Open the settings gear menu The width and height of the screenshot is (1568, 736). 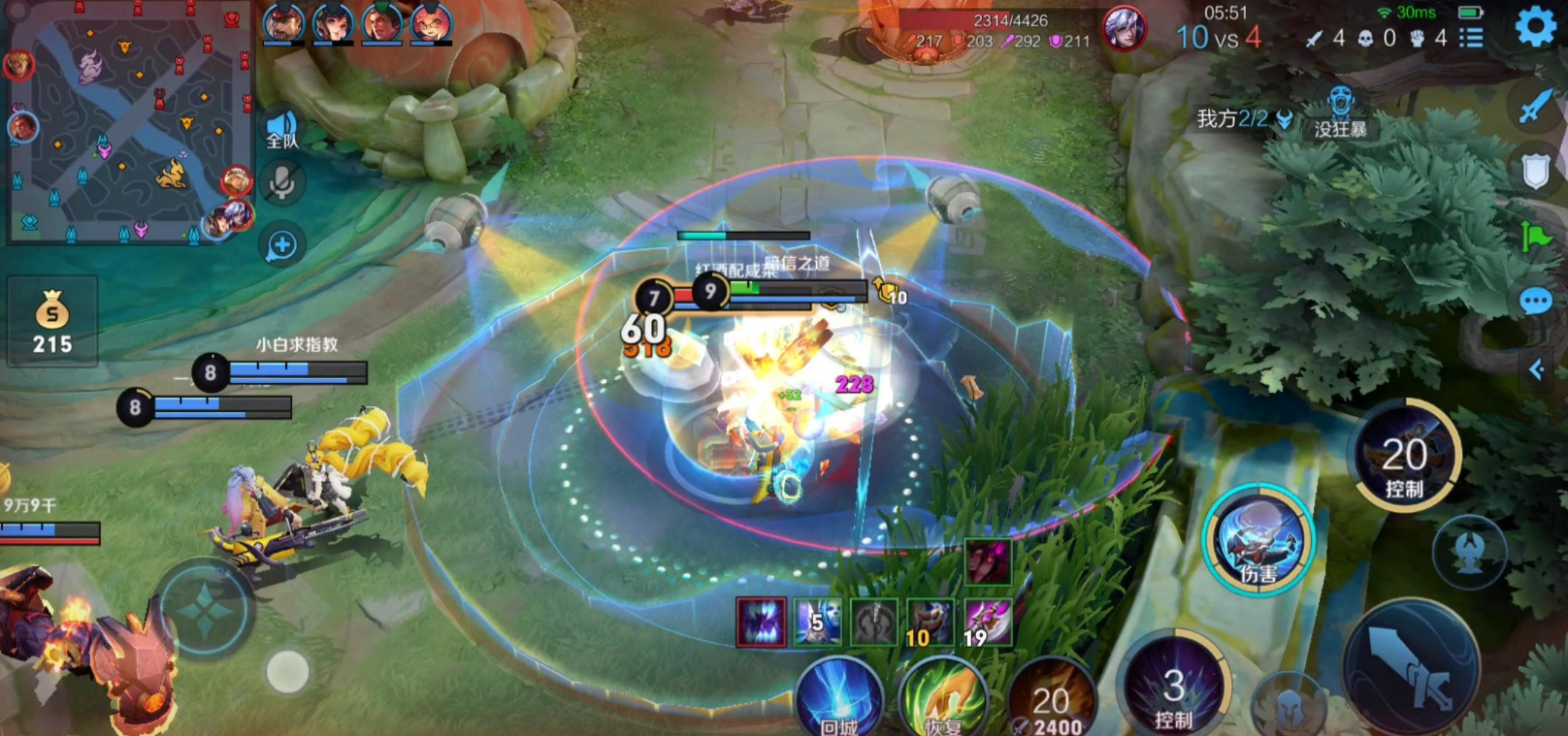(x=1535, y=26)
